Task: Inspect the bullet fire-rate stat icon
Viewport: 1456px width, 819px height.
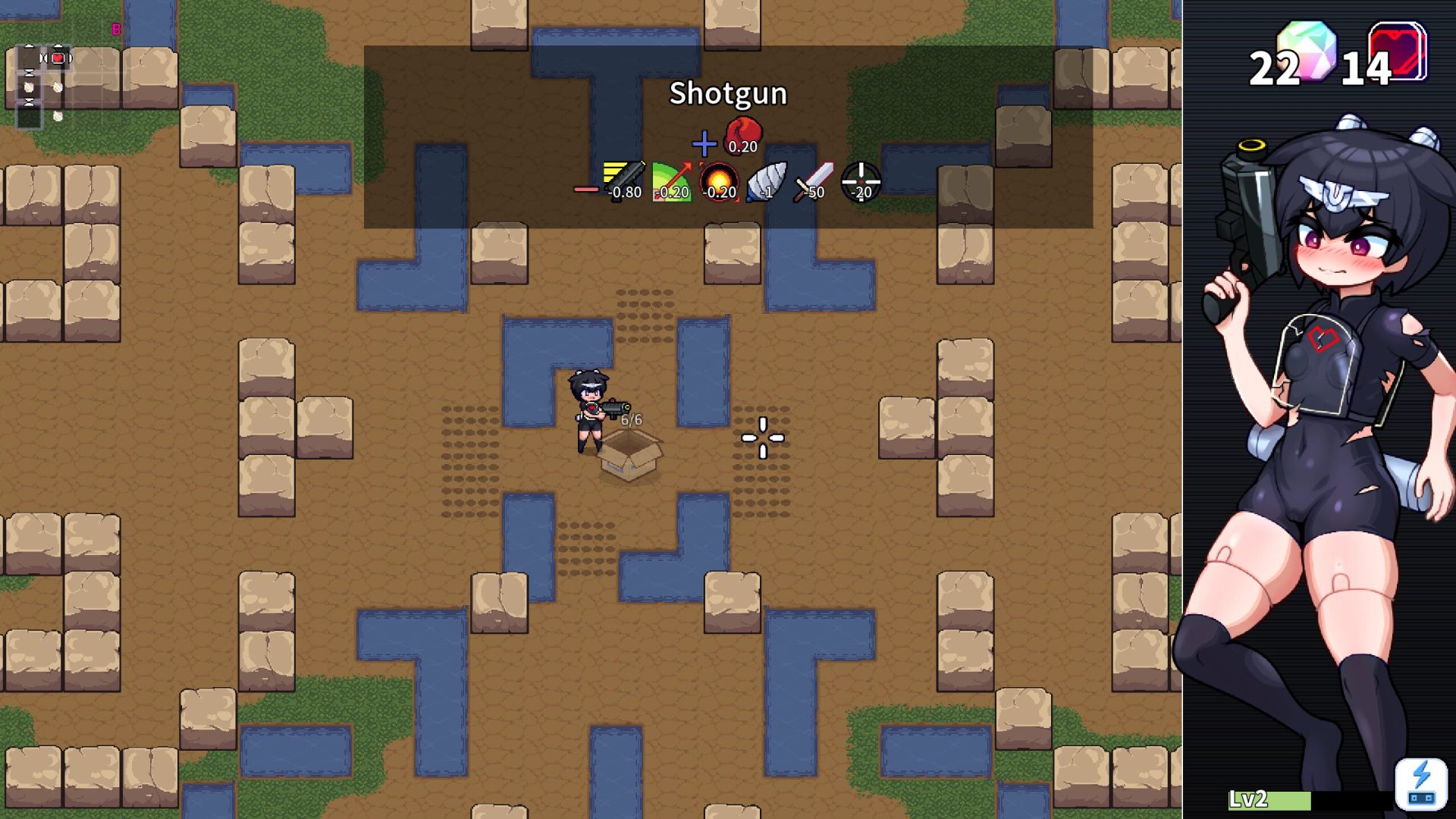Action: pos(624,180)
